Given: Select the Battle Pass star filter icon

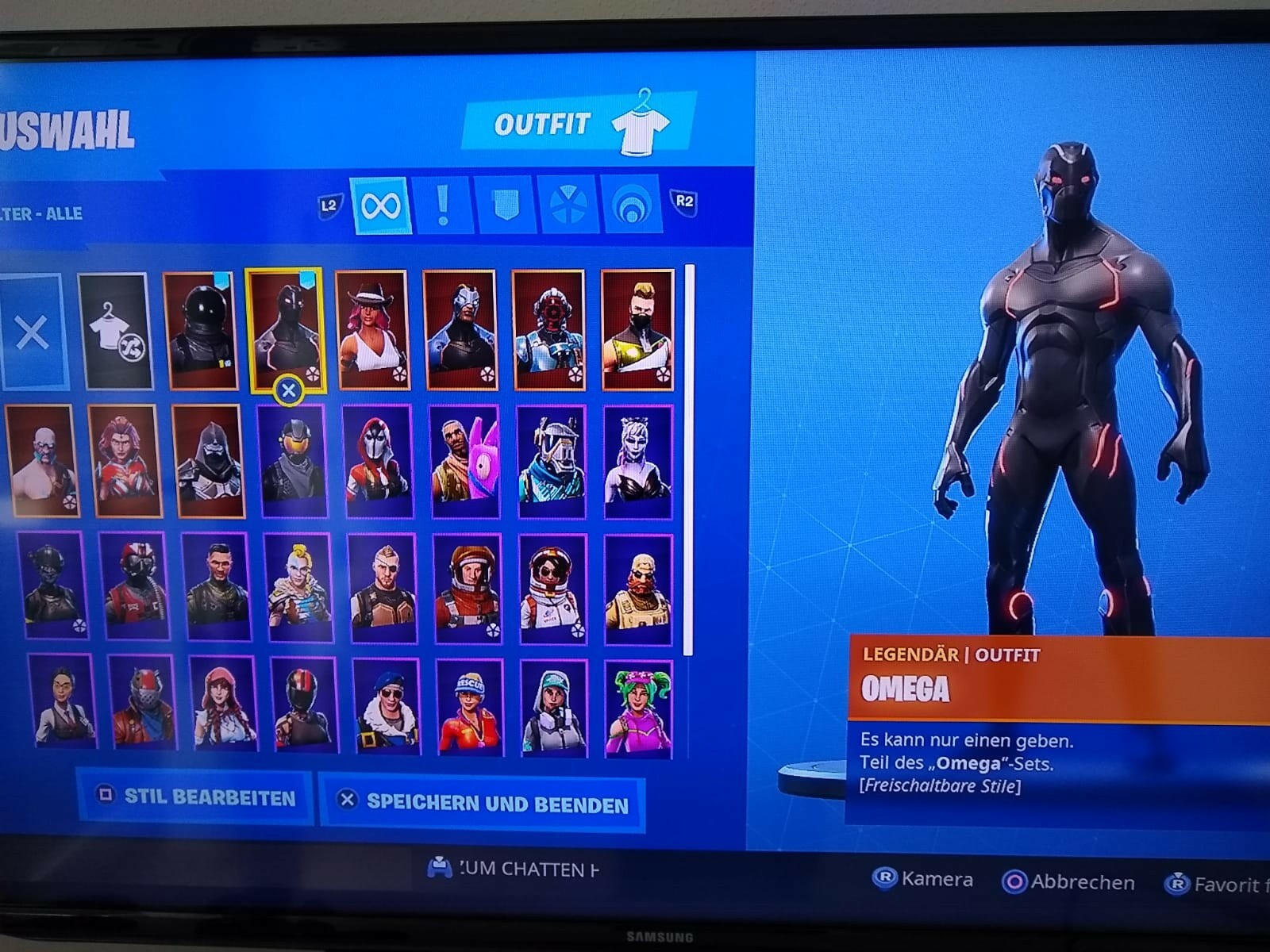Looking at the screenshot, I should click(567, 208).
